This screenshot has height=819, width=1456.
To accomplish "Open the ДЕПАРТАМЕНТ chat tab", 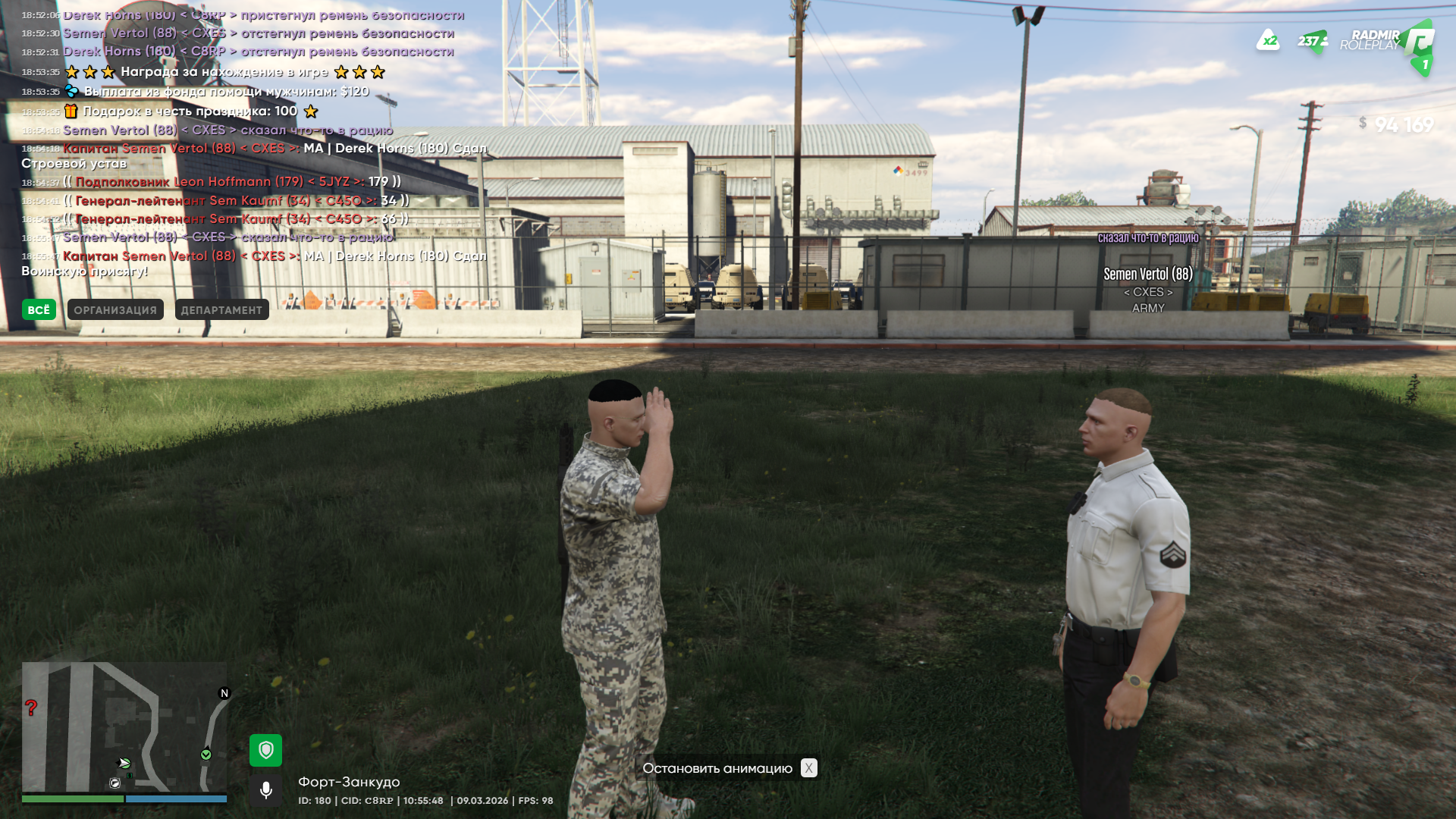I will point(221,309).
